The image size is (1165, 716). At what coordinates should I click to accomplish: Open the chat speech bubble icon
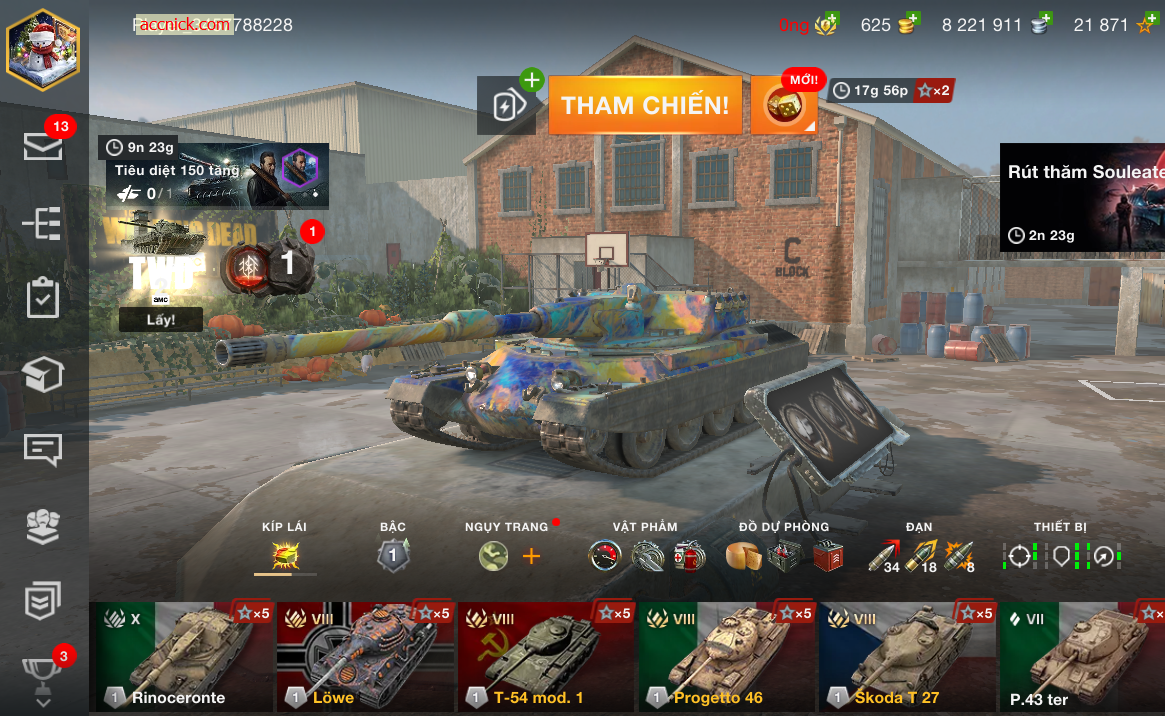(x=43, y=450)
